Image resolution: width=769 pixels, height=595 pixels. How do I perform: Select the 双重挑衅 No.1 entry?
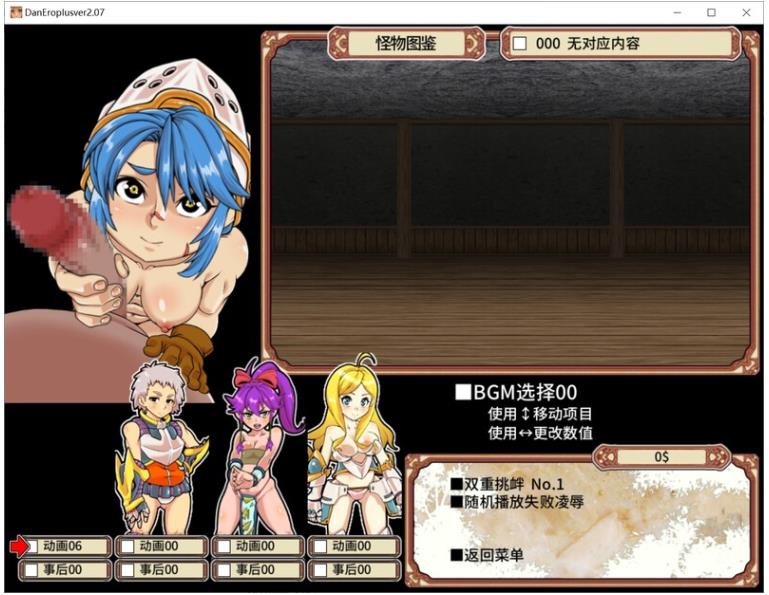[506, 484]
